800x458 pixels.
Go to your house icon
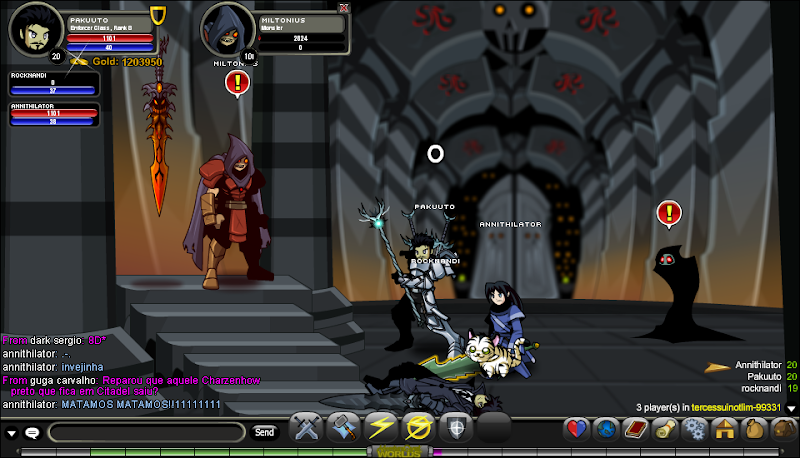(x=723, y=430)
